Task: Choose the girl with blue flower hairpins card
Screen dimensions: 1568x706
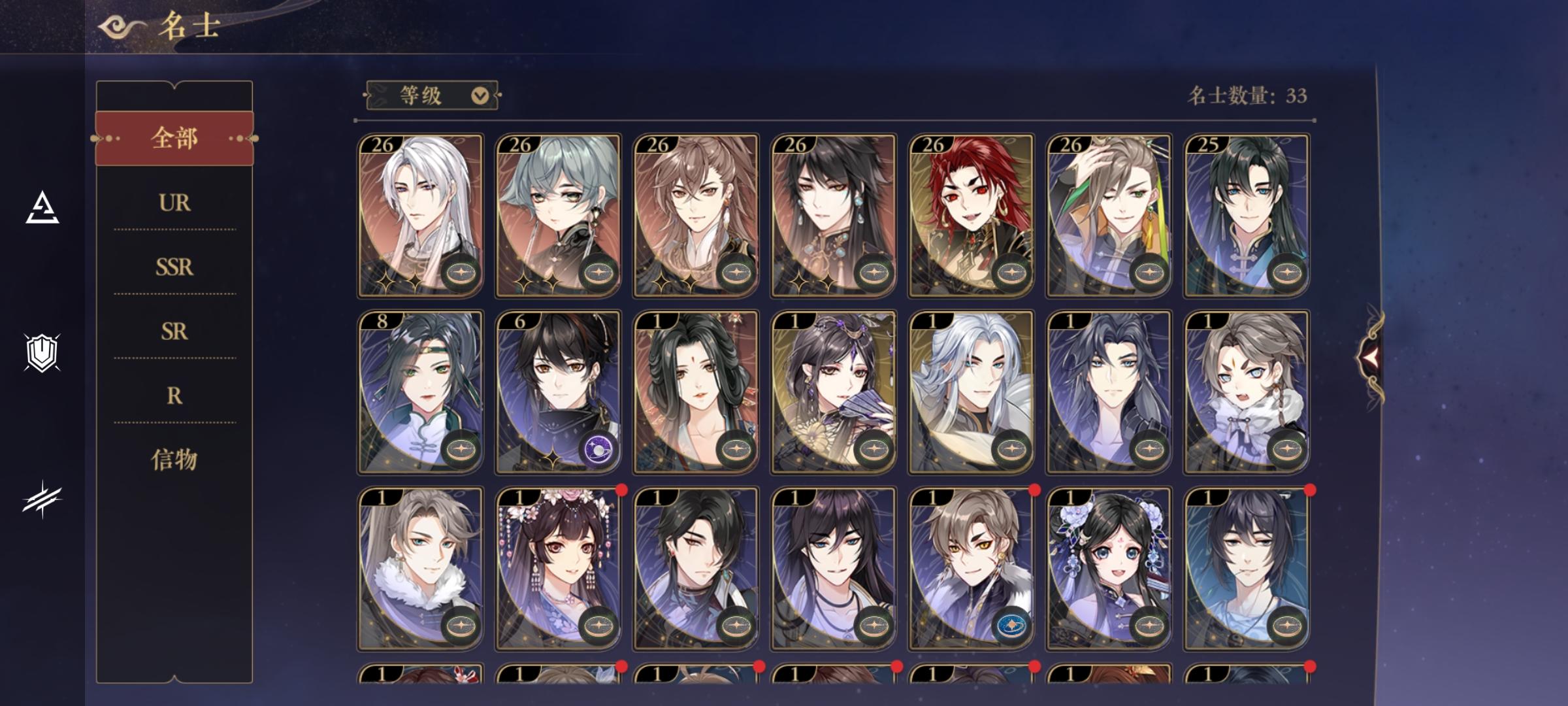Action: click(1109, 569)
